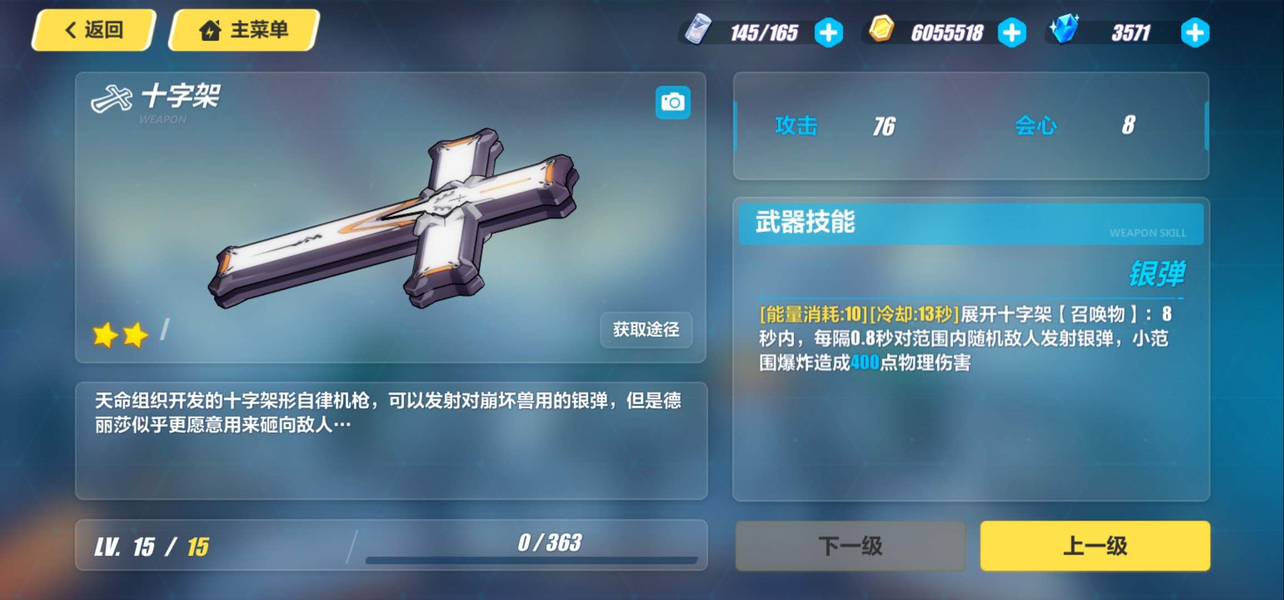The image size is (1284, 600).
Task: Select the 下一级 next level button
Action: pyautogui.click(x=850, y=546)
